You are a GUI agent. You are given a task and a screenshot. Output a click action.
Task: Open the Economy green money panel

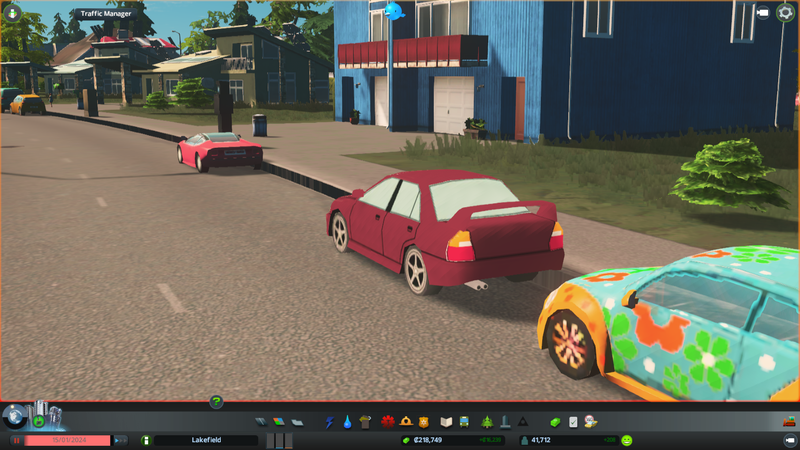(555, 422)
